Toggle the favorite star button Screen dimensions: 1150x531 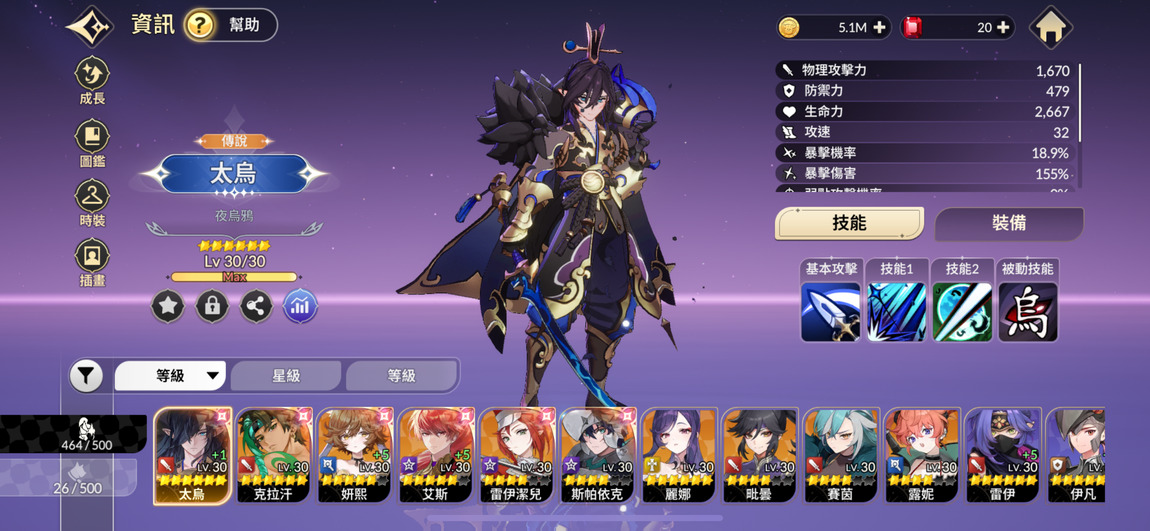point(168,306)
